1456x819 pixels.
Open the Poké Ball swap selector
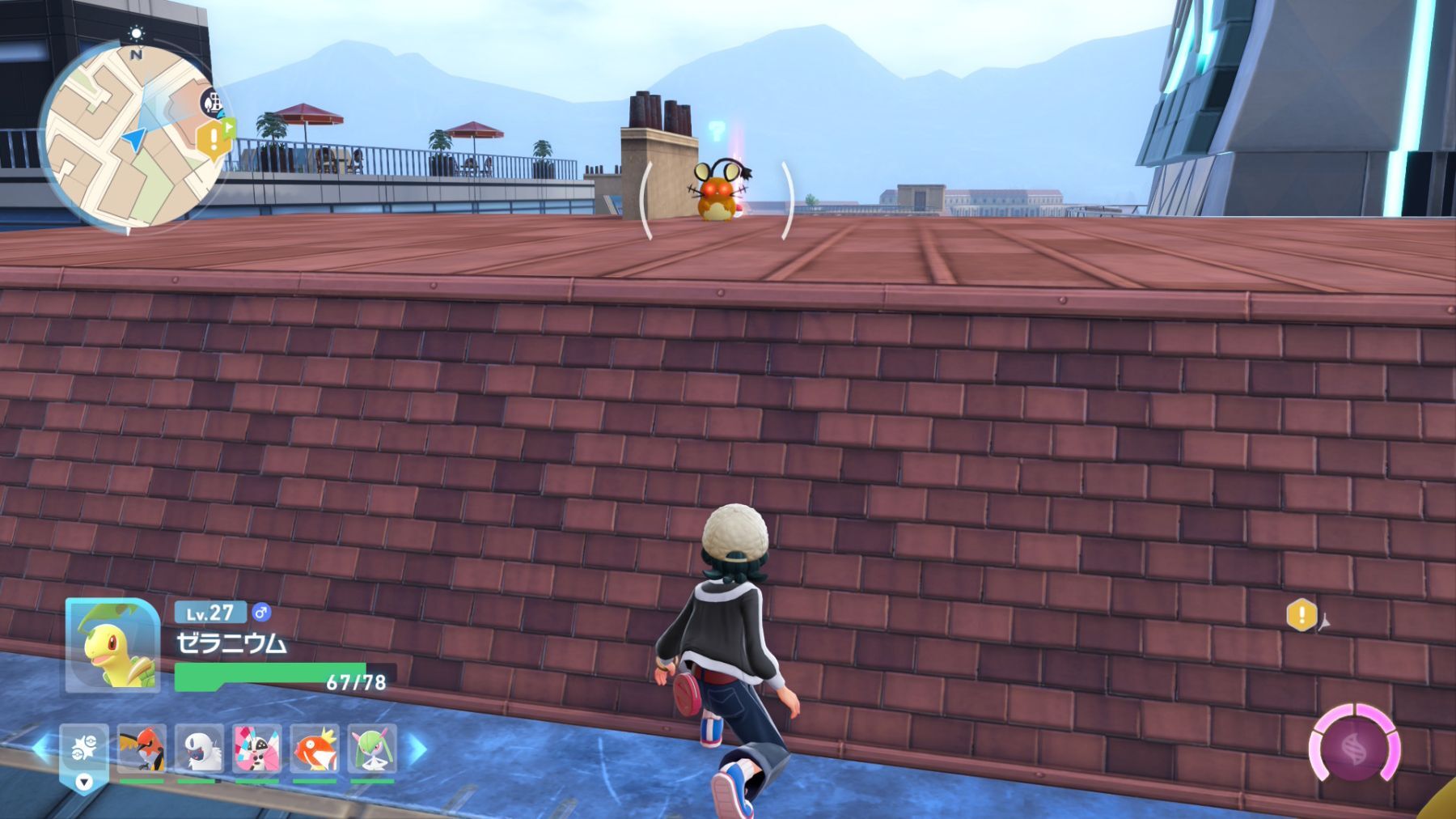click(83, 753)
